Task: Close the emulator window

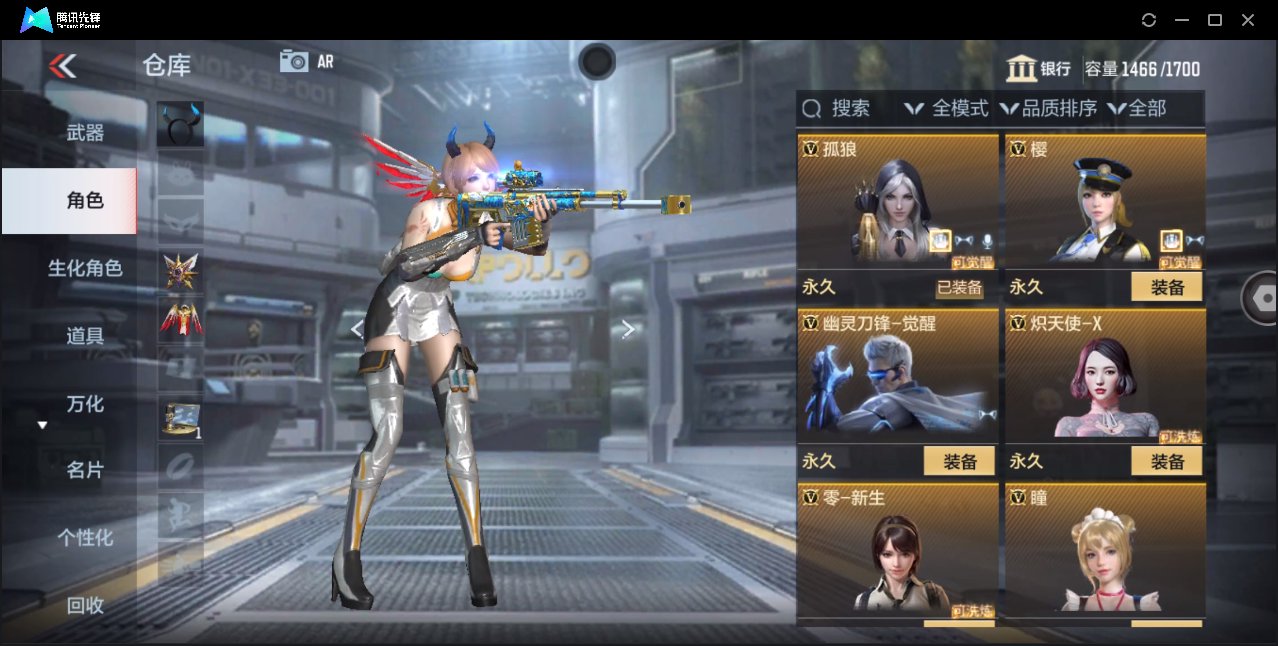Action: click(1248, 20)
